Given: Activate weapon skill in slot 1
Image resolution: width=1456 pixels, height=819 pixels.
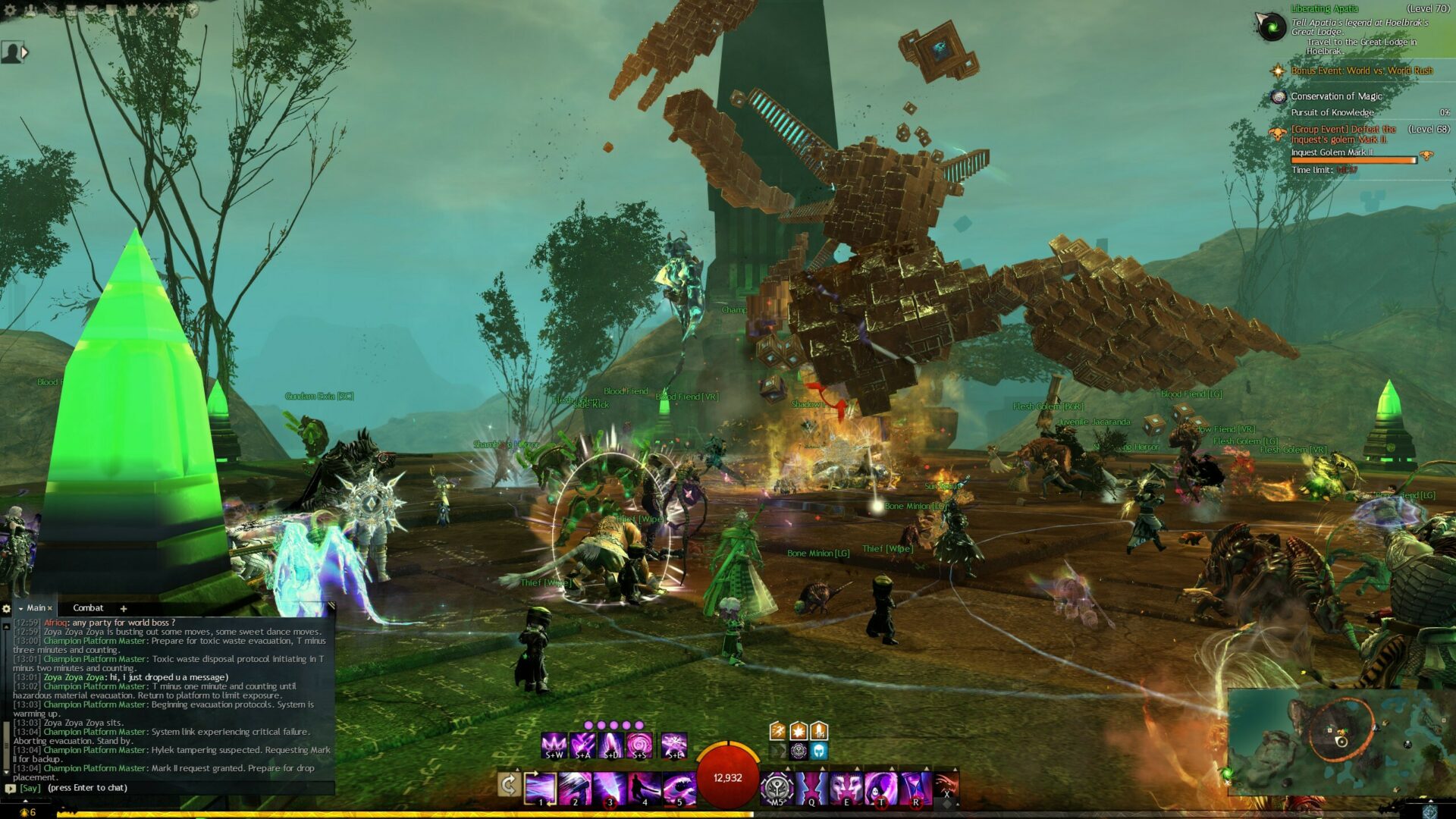Looking at the screenshot, I should pyautogui.click(x=541, y=789).
